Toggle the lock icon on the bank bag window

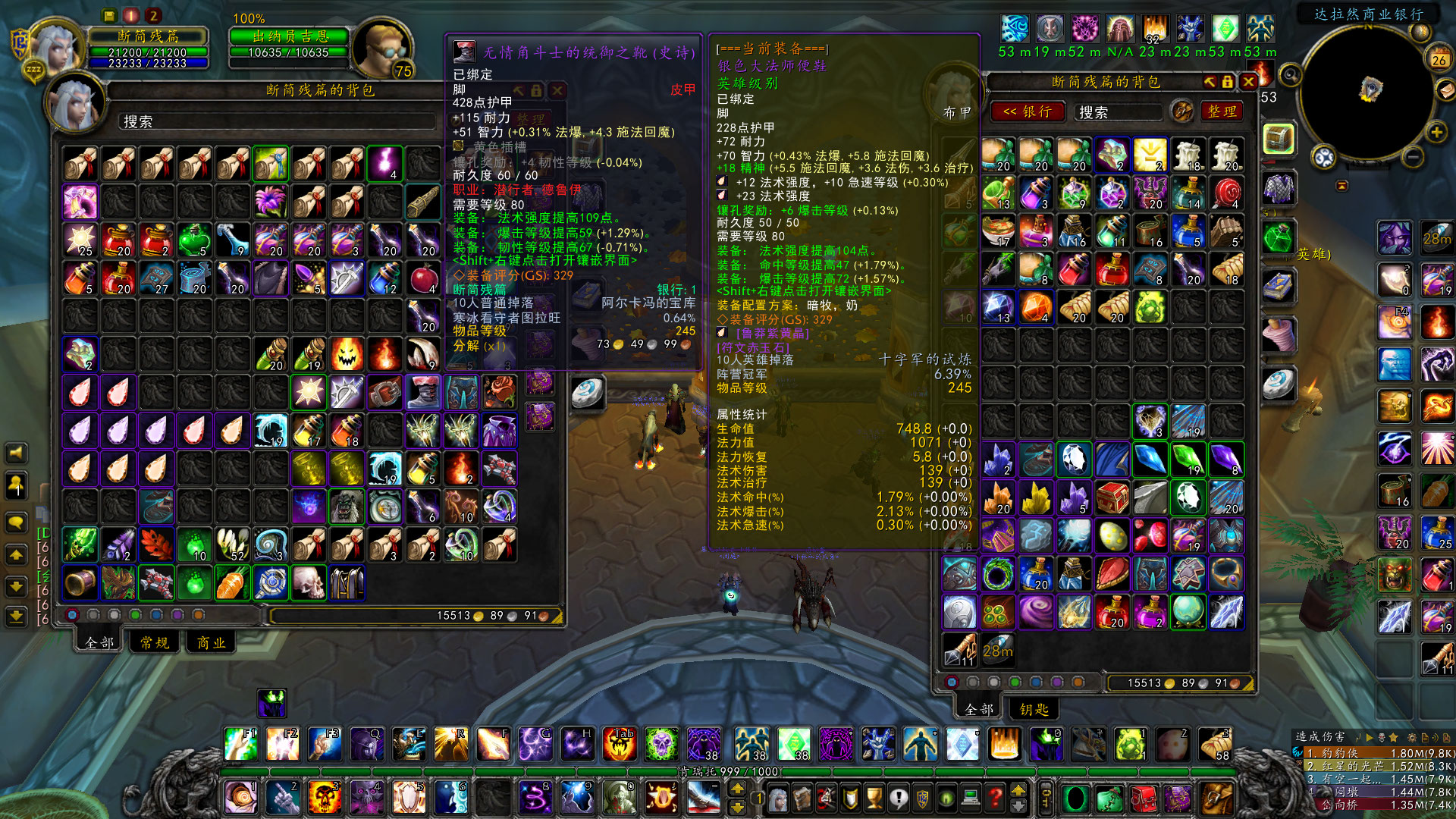point(1228,83)
